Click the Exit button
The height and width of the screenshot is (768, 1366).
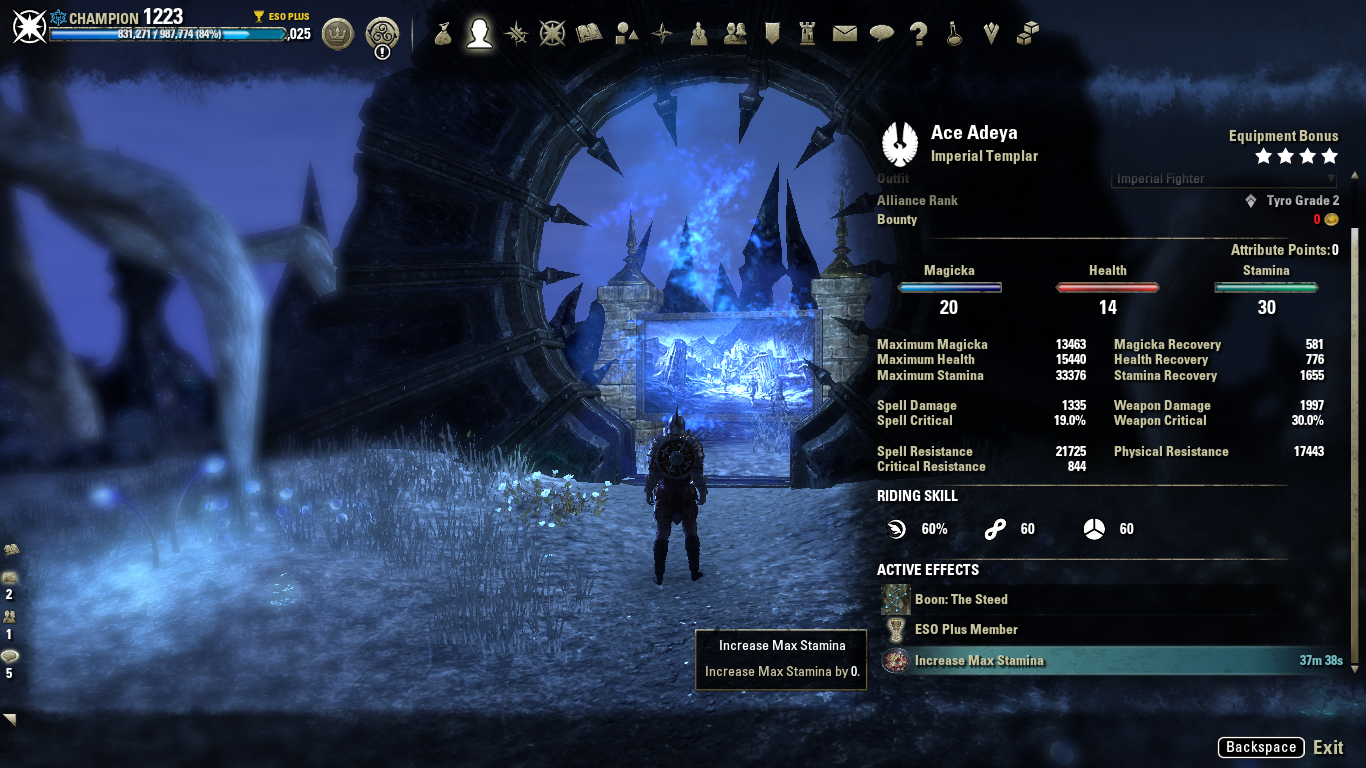pyautogui.click(x=1328, y=747)
